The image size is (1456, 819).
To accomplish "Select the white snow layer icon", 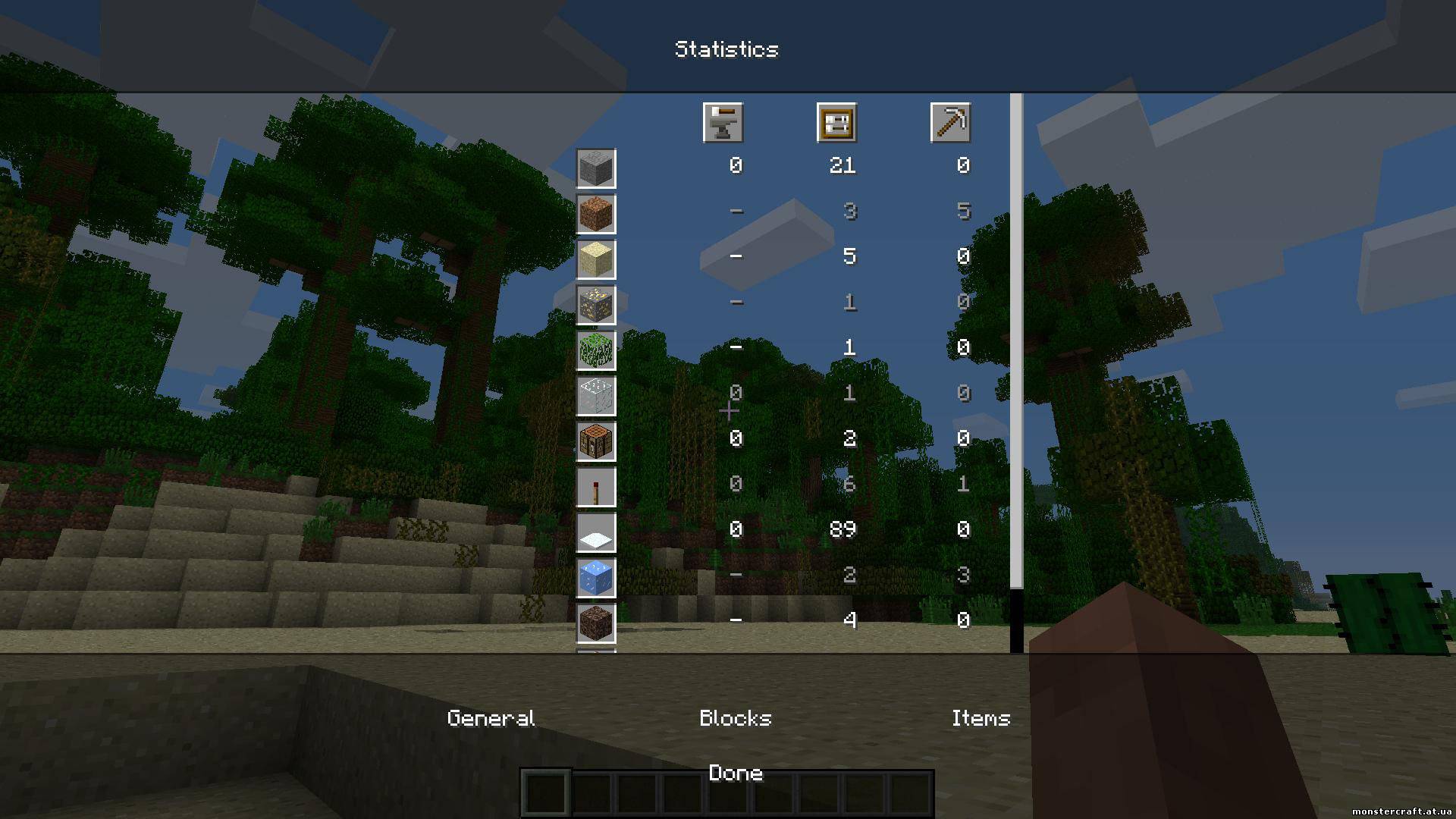I will (596, 532).
